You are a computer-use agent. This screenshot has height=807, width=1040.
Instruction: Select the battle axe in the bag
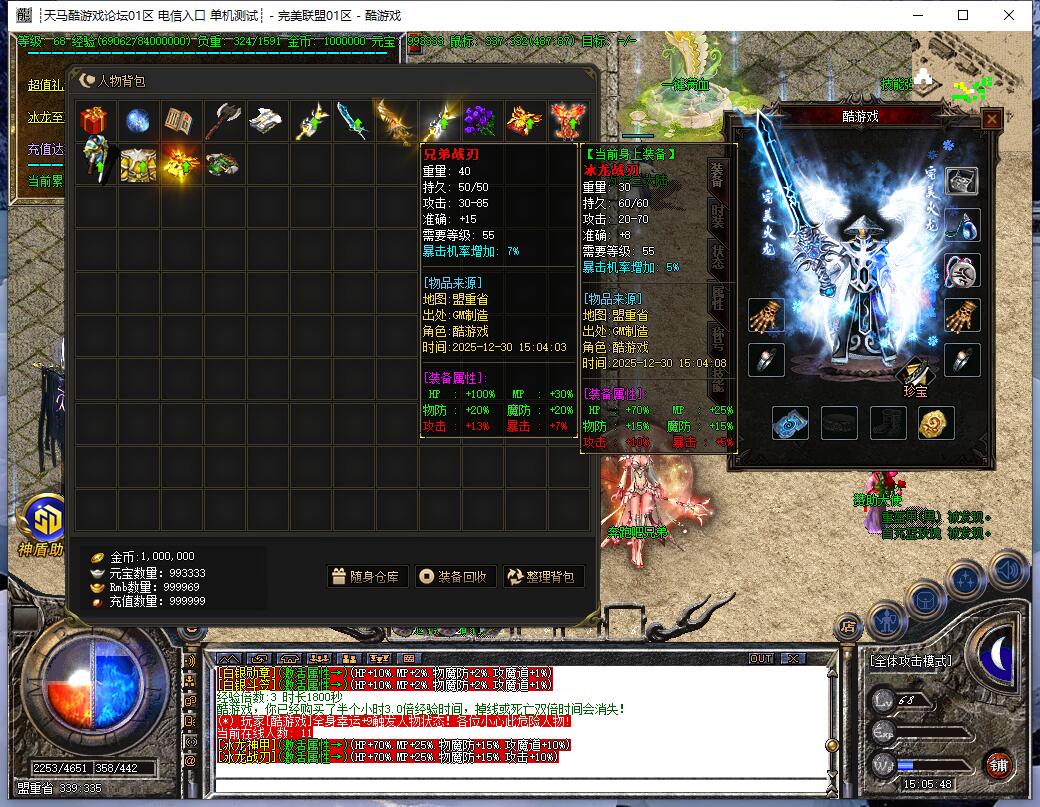pyautogui.click(x=224, y=121)
